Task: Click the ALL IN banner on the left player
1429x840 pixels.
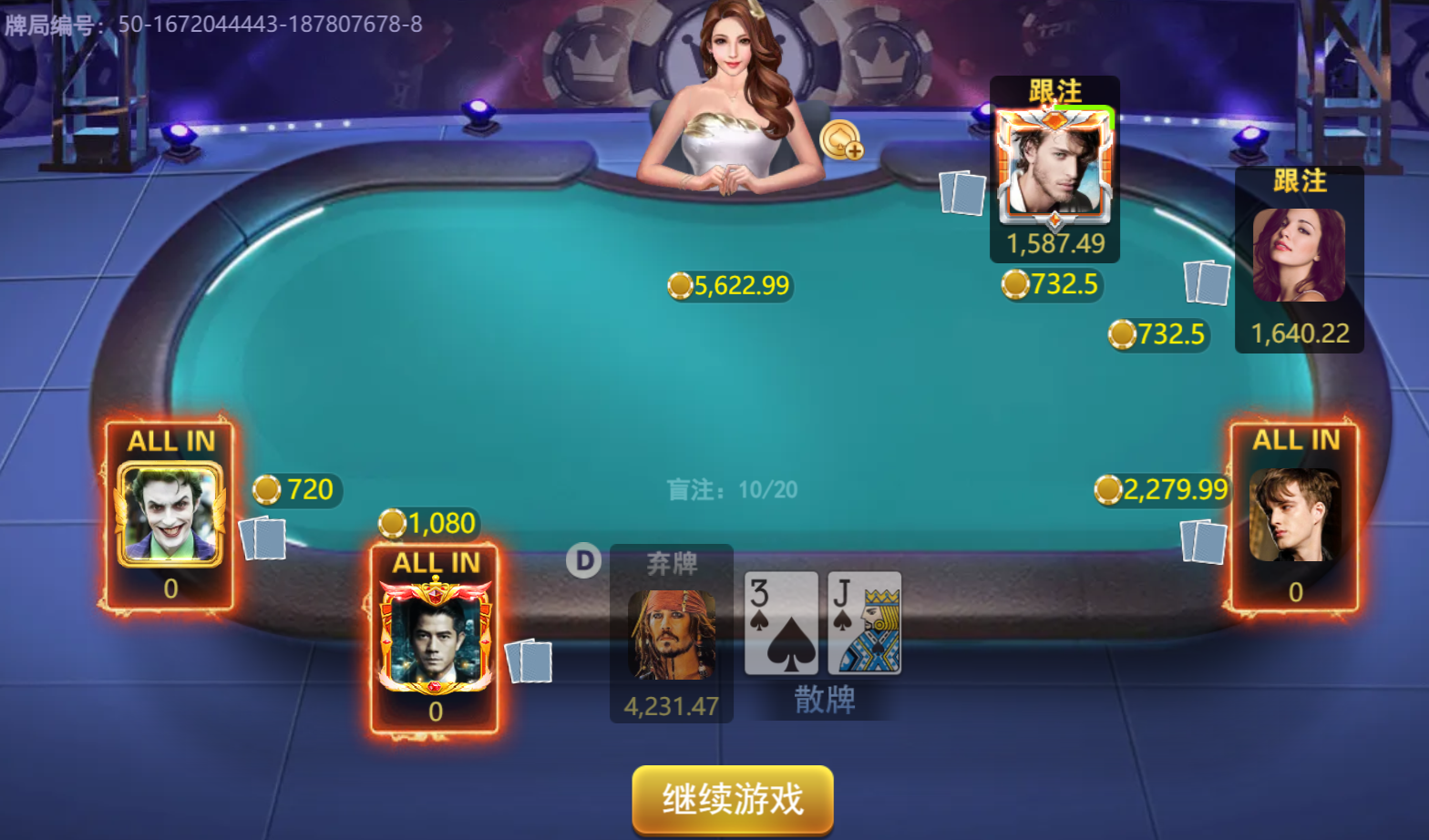Action: click(170, 441)
